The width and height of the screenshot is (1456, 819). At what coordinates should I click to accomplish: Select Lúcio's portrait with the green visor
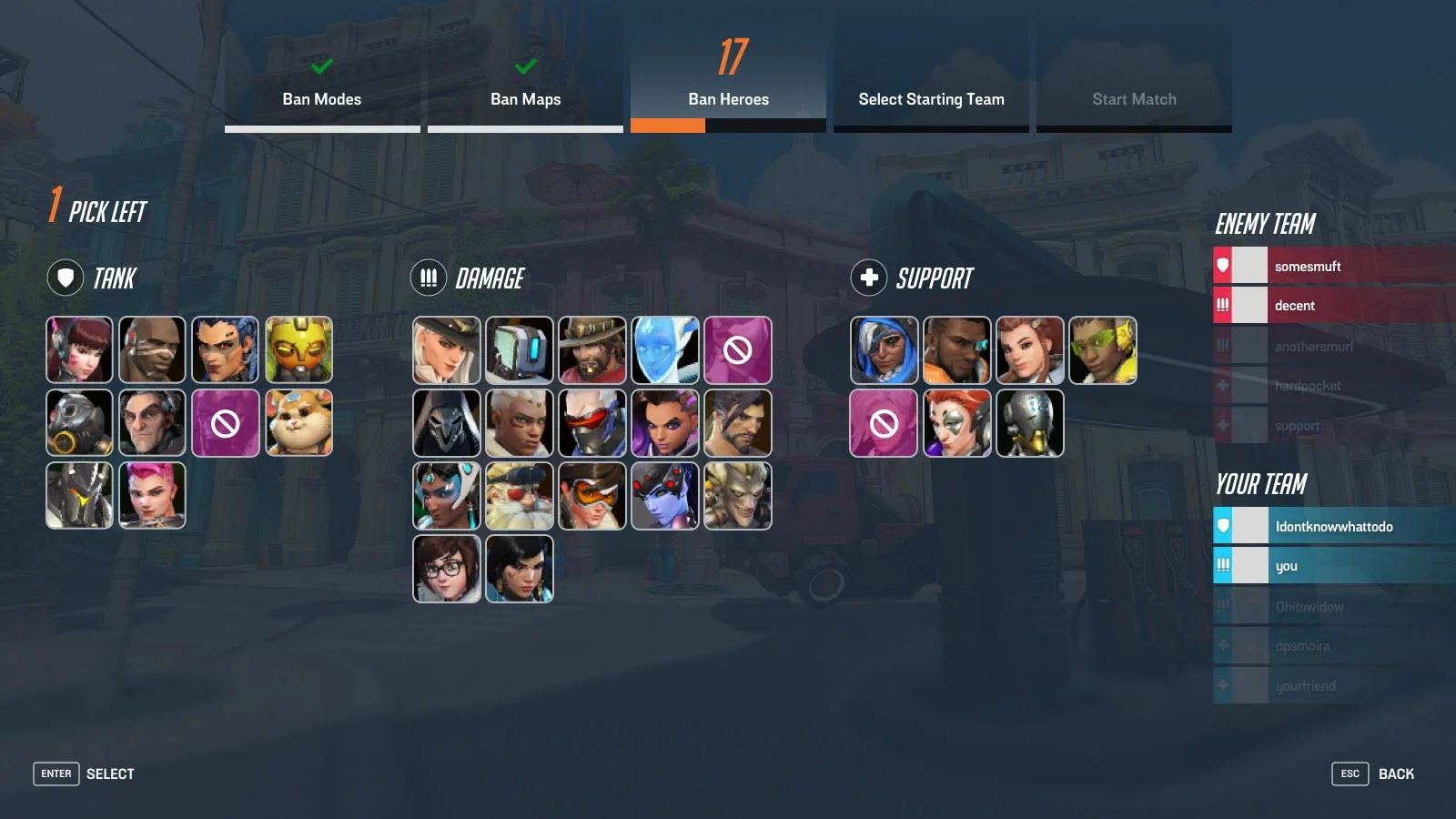(1103, 350)
